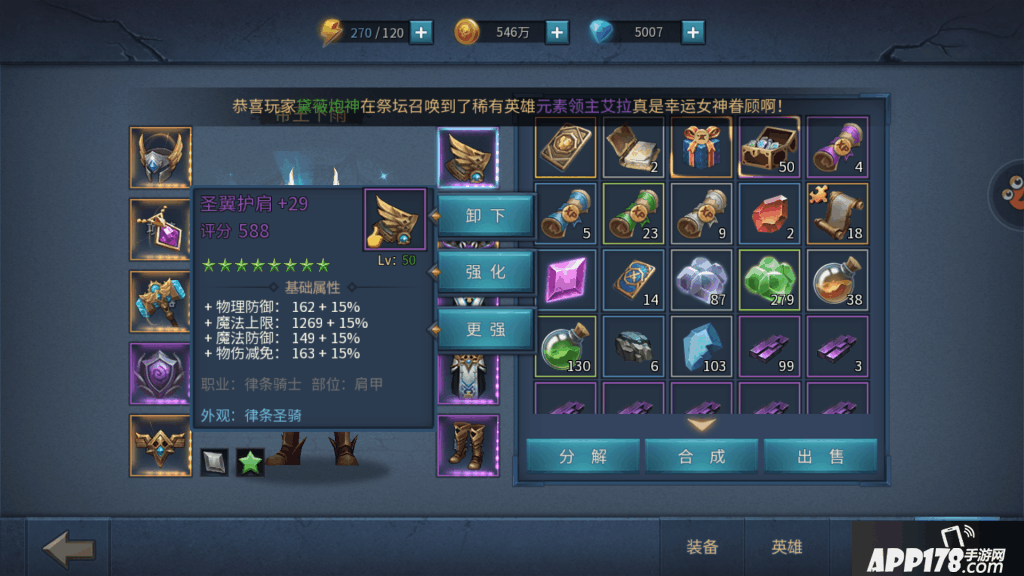Choose the 合成 synthesis button
This screenshot has height=576, width=1024.
click(701, 456)
